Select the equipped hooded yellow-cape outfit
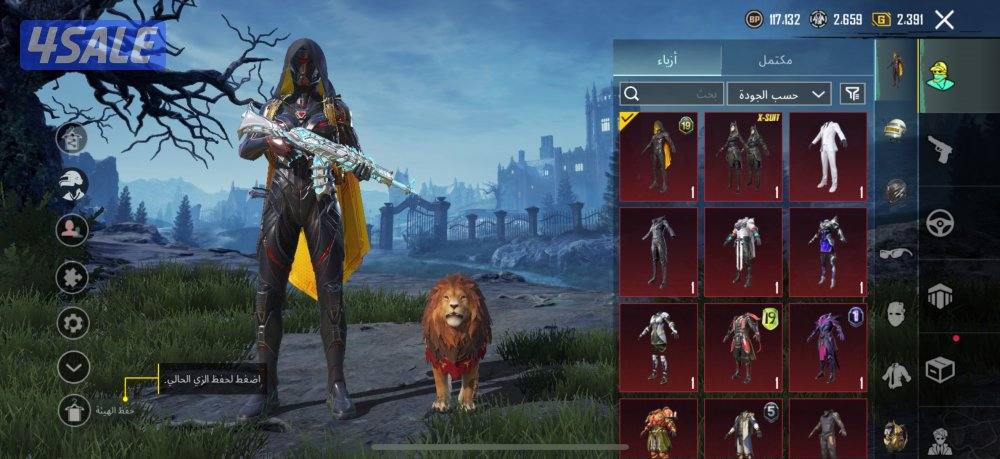Image resolution: width=1000 pixels, height=459 pixels. click(657, 156)
